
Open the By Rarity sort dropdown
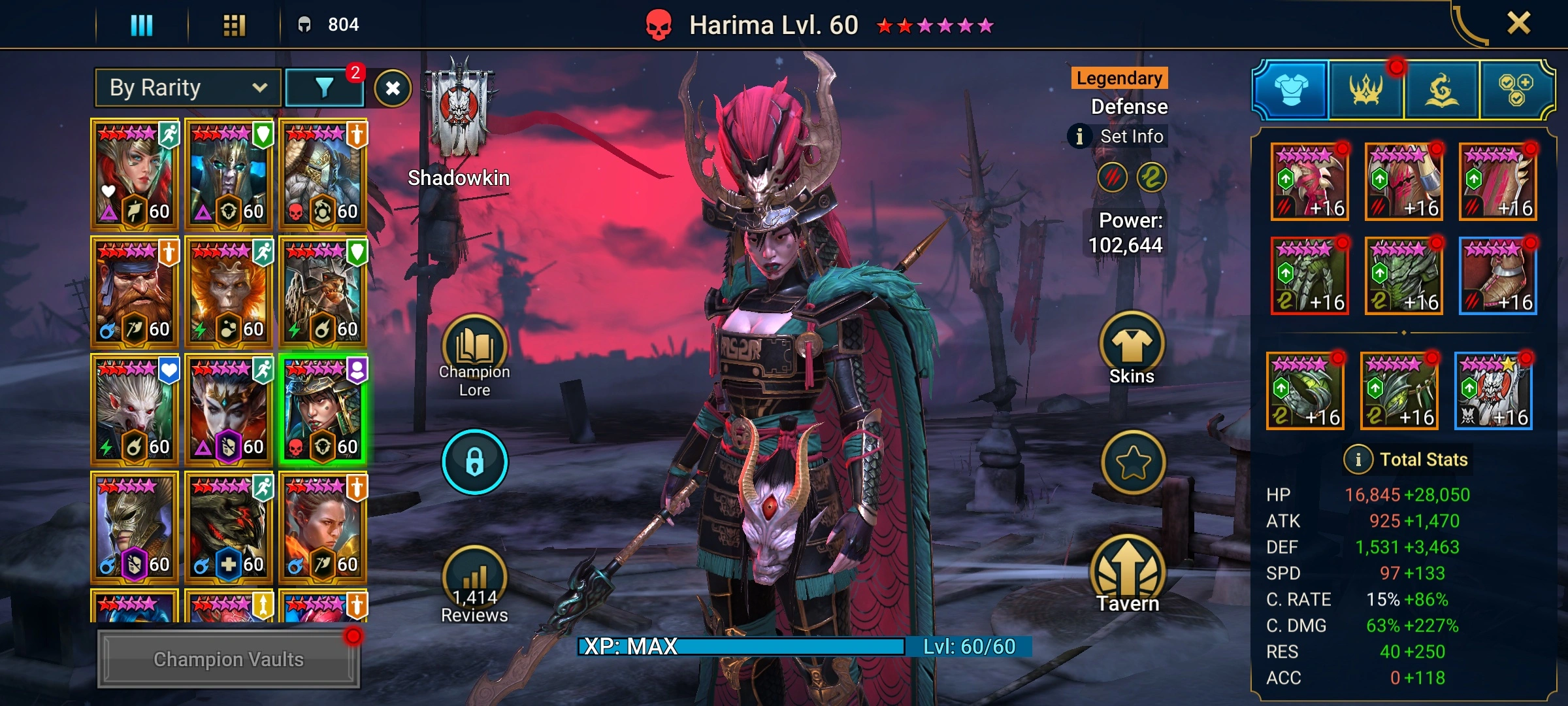(188, 88)
